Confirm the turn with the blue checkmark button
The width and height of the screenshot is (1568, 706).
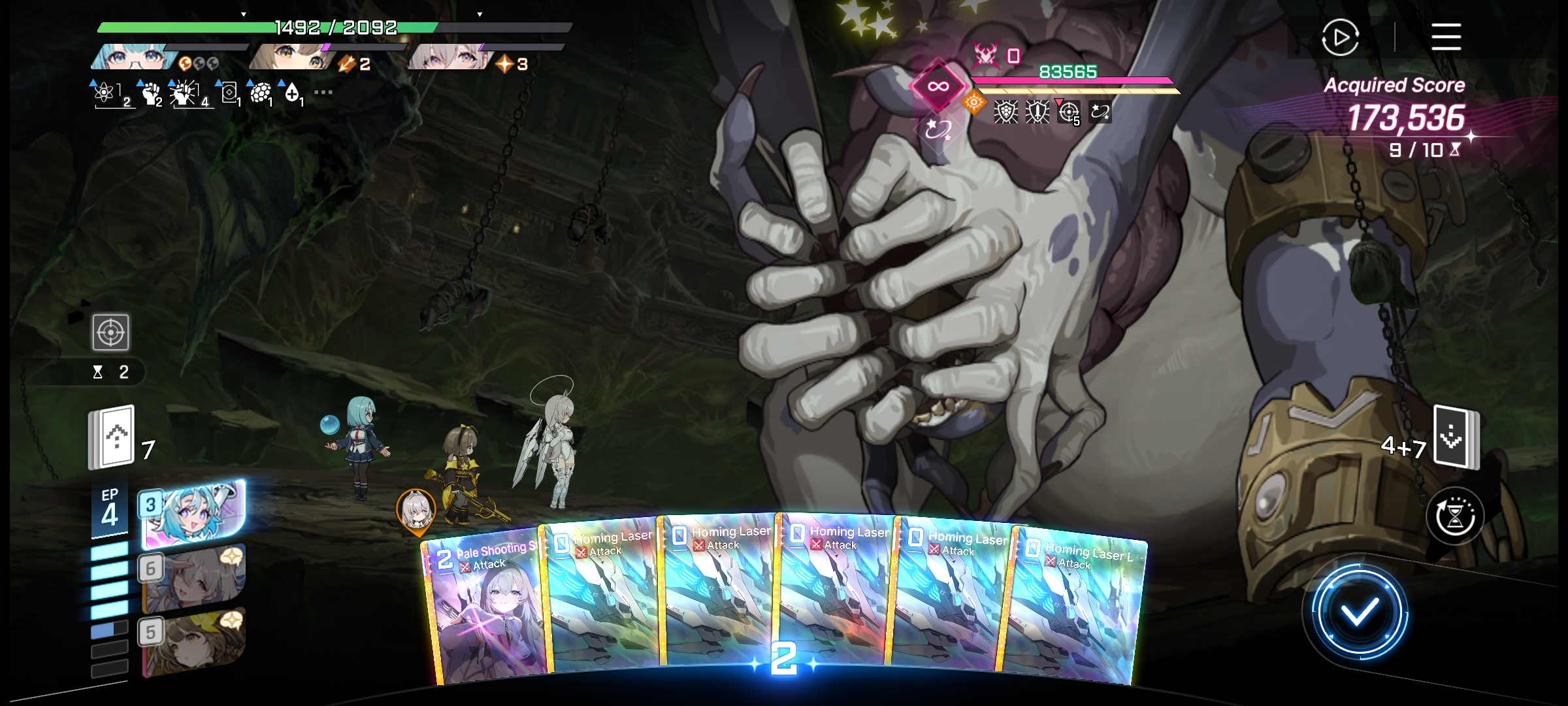pyautogui.click(x=1359, y=613)
